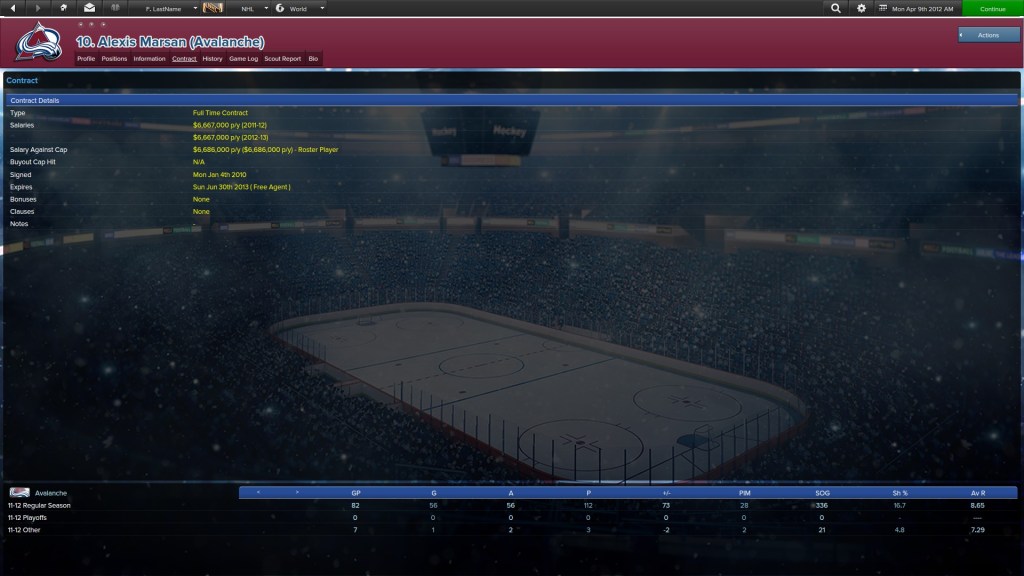Open the Game Log tab
Screen dimensions: 1024x576
244,59
